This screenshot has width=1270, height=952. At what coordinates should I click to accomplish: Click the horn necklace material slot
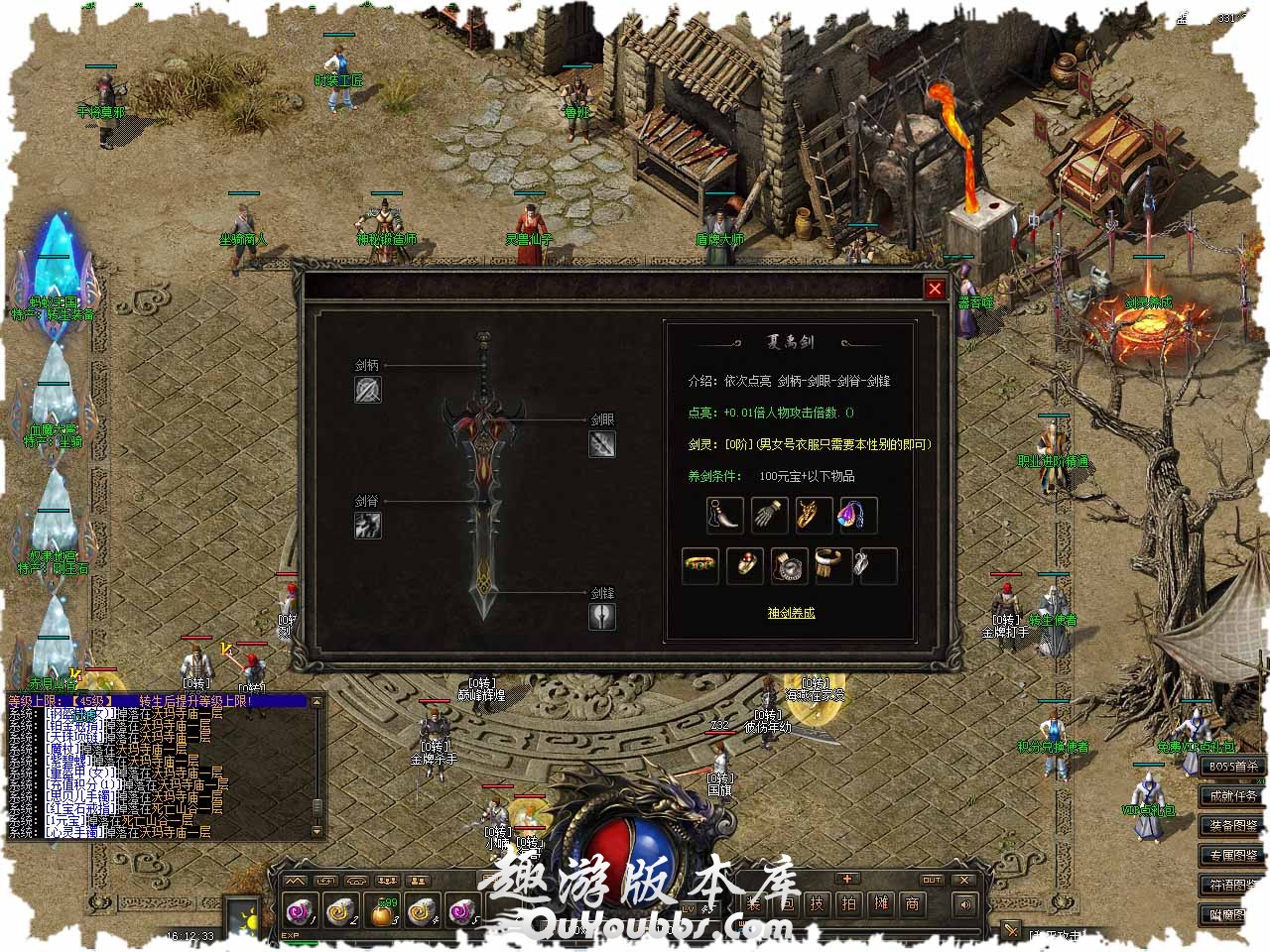coord(724,516)
